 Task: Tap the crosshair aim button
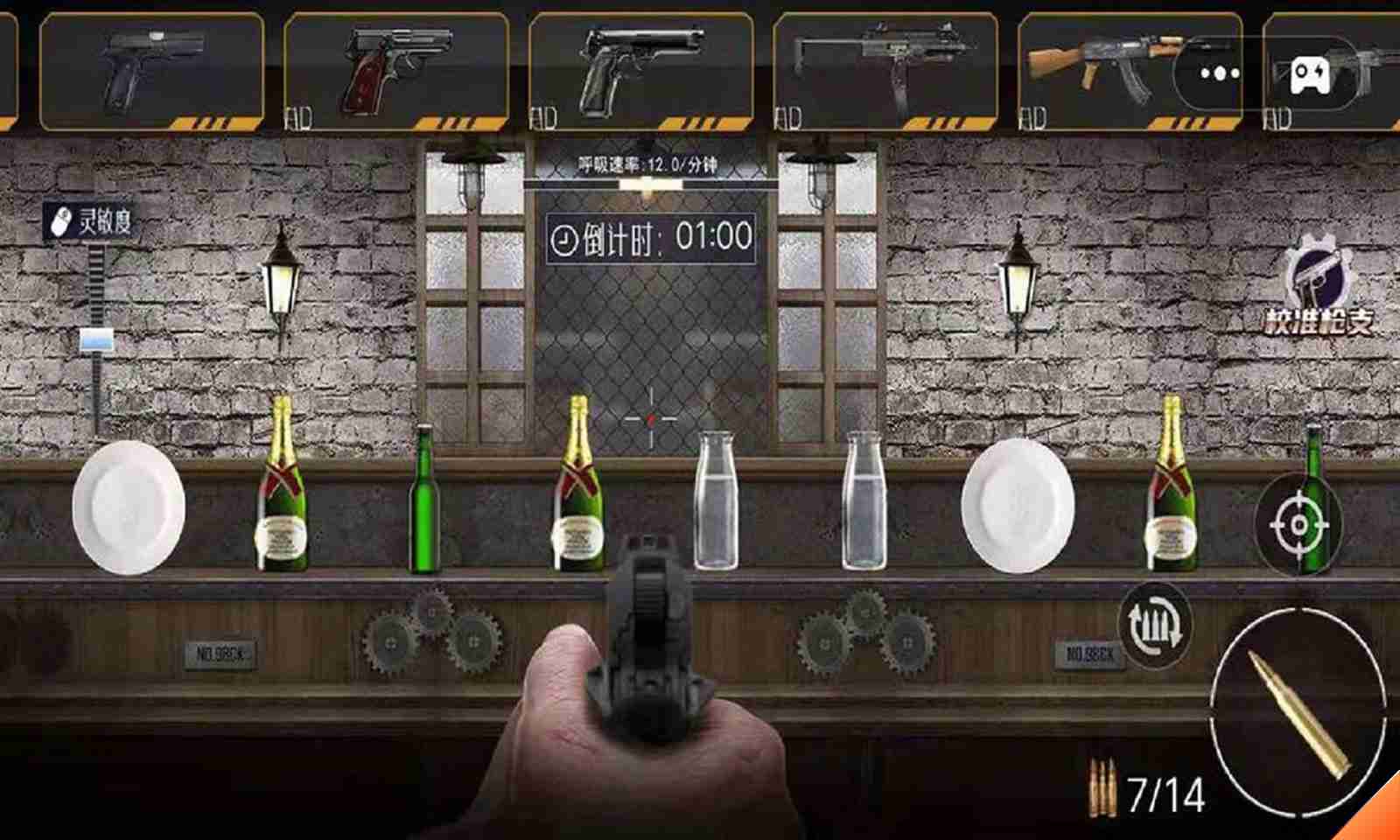click(1298, 525)
